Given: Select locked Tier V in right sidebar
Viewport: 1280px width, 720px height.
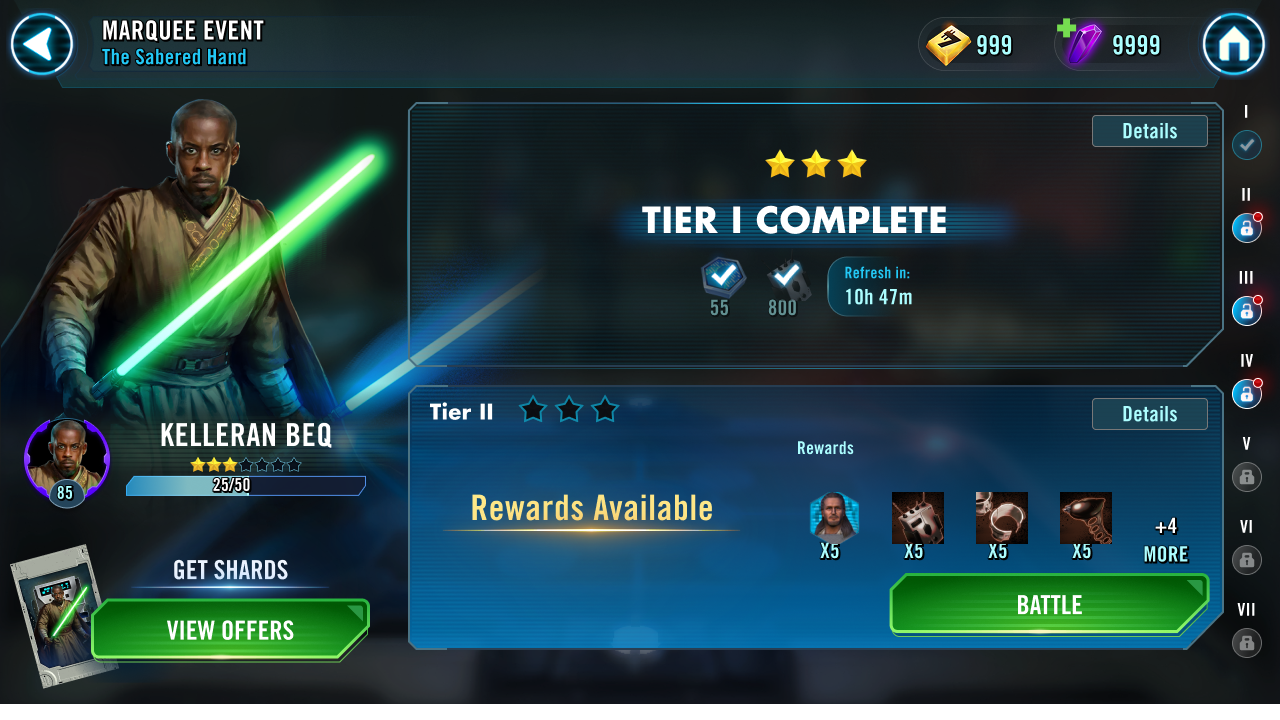Looking at the screenshot, I should [1247, 477].
